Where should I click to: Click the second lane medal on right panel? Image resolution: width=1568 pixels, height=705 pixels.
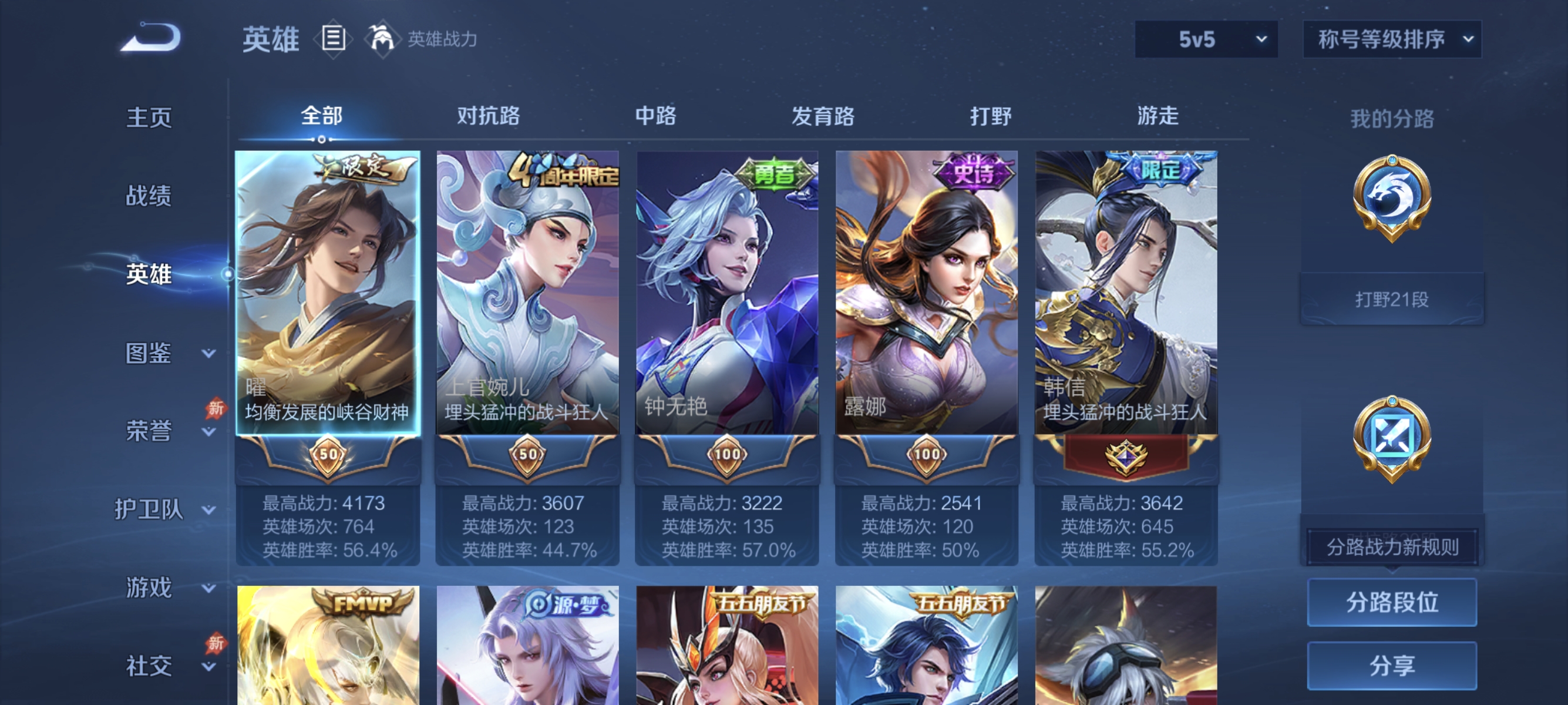pos(1392,438)
